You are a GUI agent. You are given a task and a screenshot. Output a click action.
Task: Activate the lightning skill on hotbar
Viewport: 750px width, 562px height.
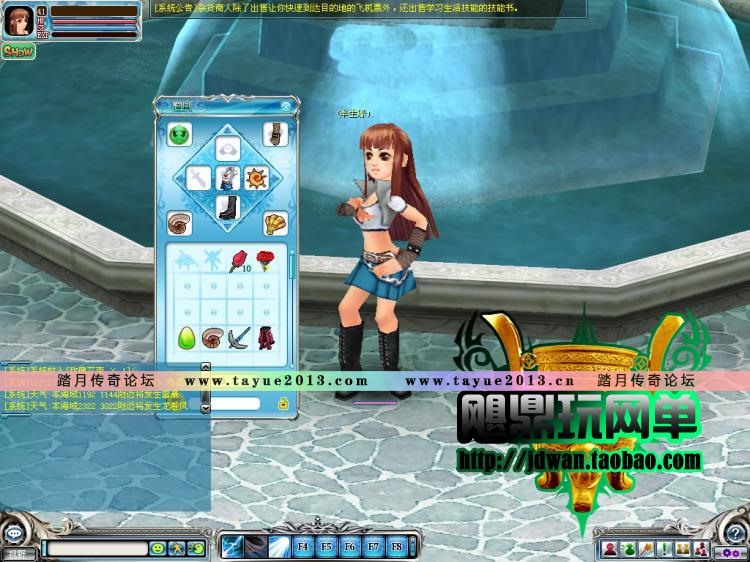tap(233, 546)
